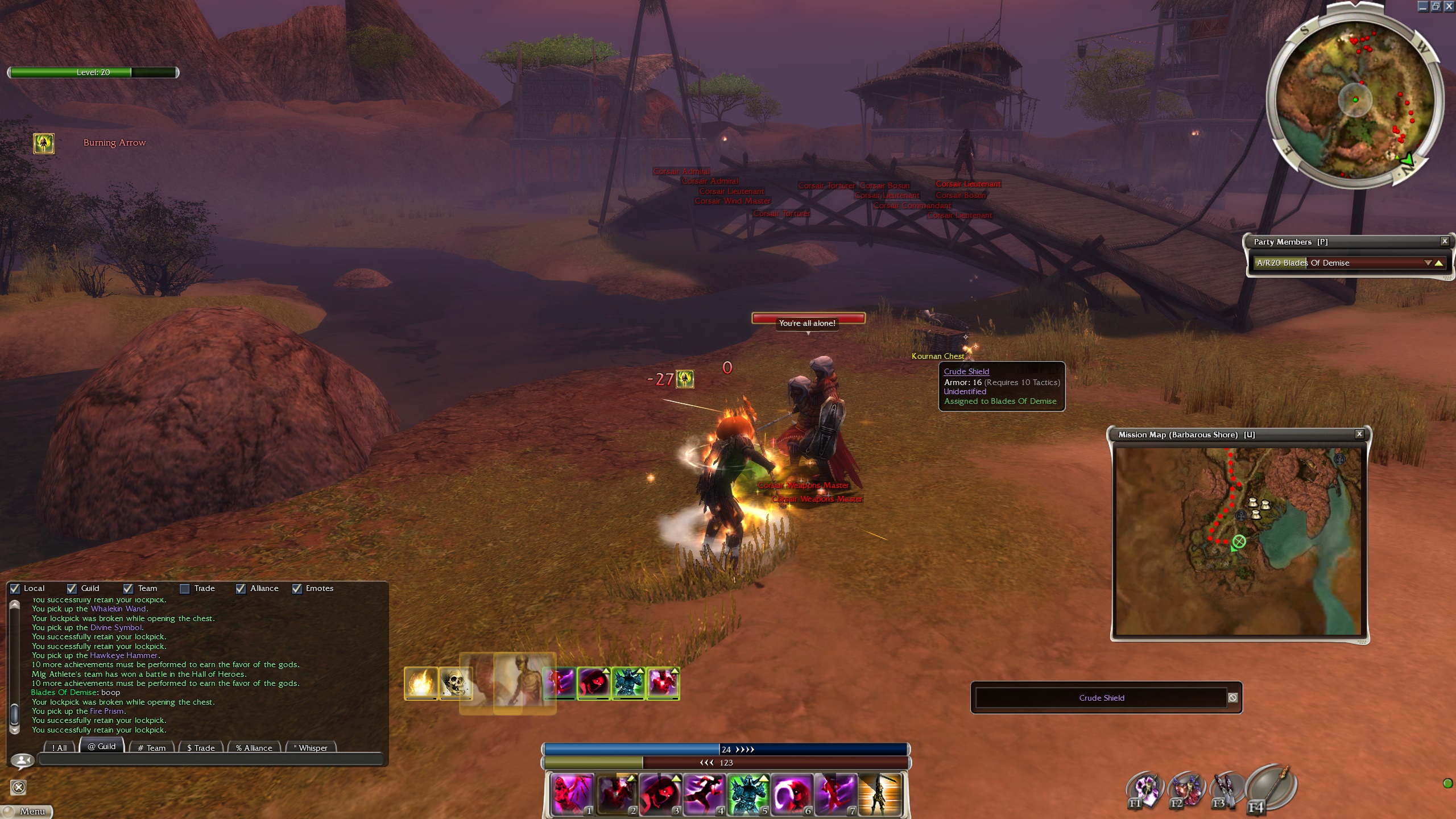Toggle the Local chat filter checkbox

point(15,589)
